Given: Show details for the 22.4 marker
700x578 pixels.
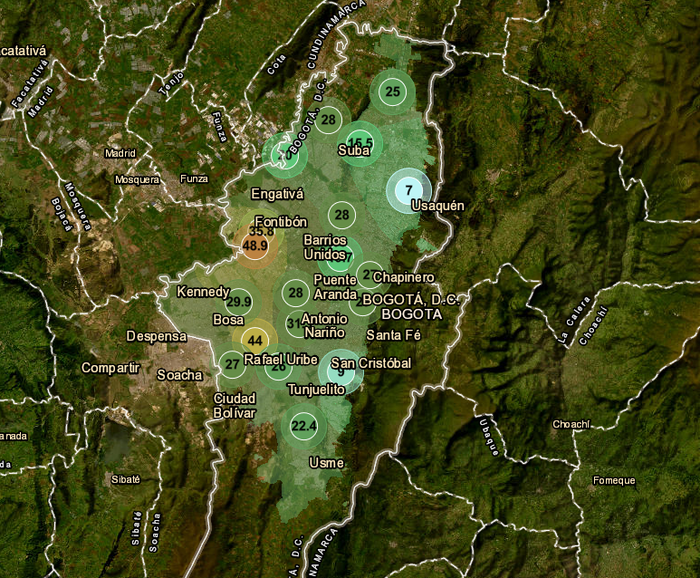Looking at the screenshot, I should (303, 426).
